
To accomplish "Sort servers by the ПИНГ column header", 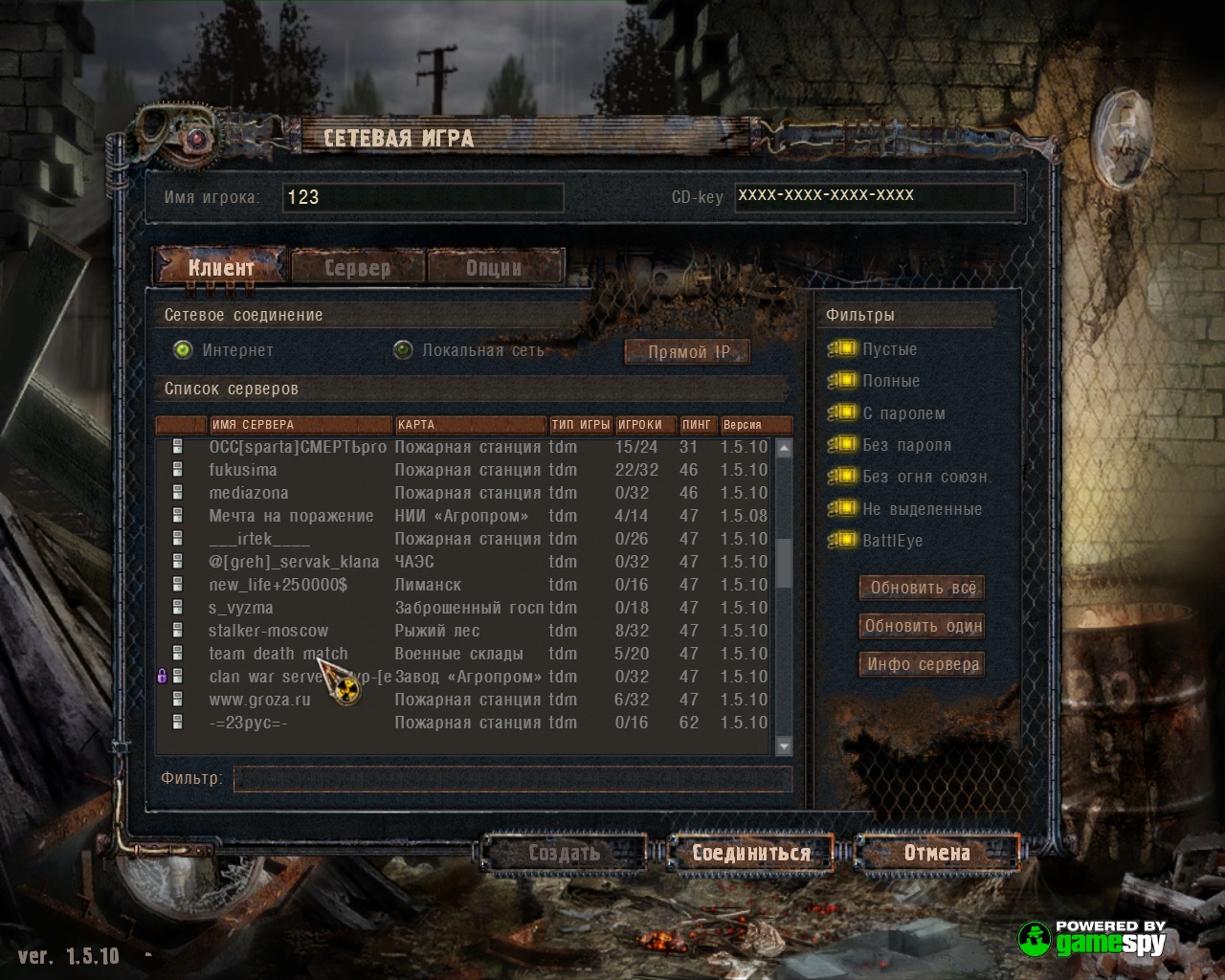I will click(x=697, y=425).
